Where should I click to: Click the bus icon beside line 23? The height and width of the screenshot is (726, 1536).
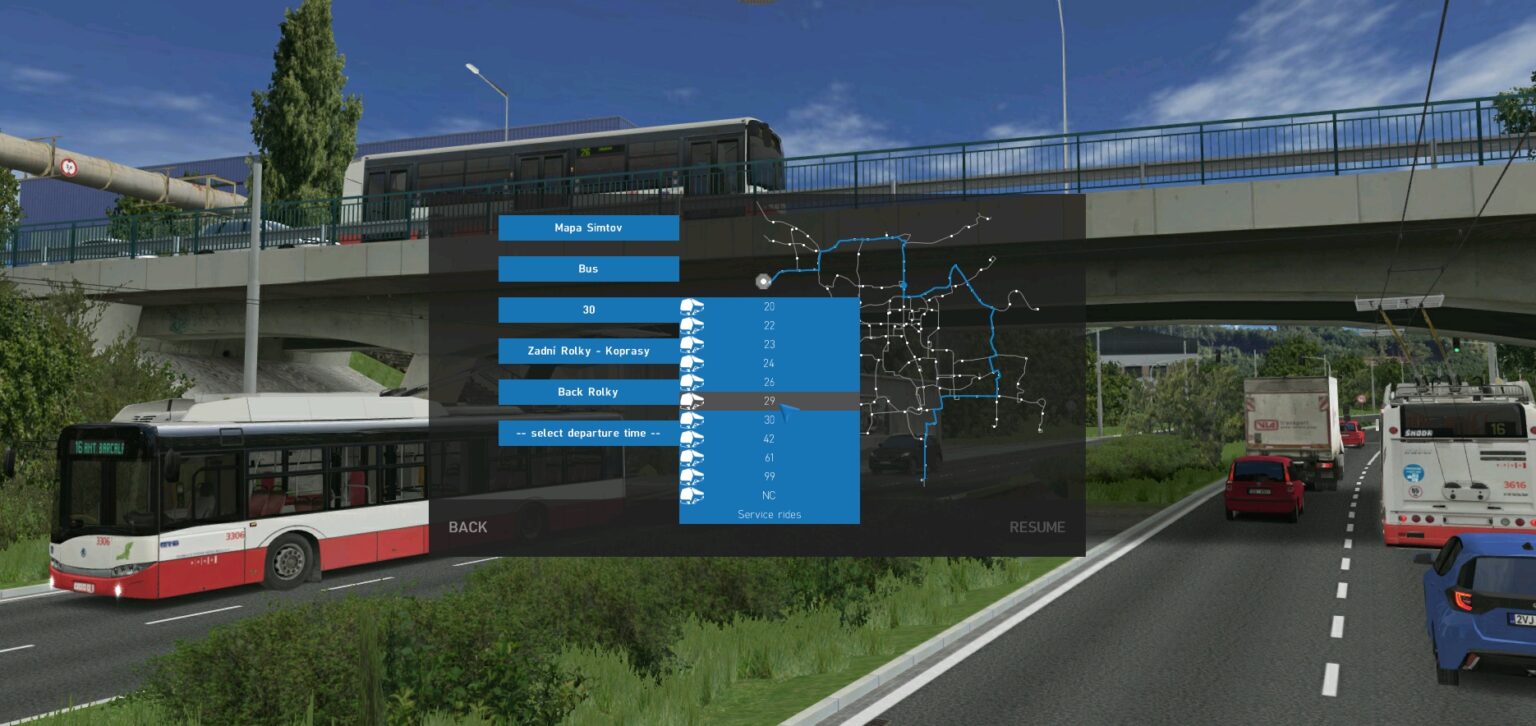(x=691, y=344)
